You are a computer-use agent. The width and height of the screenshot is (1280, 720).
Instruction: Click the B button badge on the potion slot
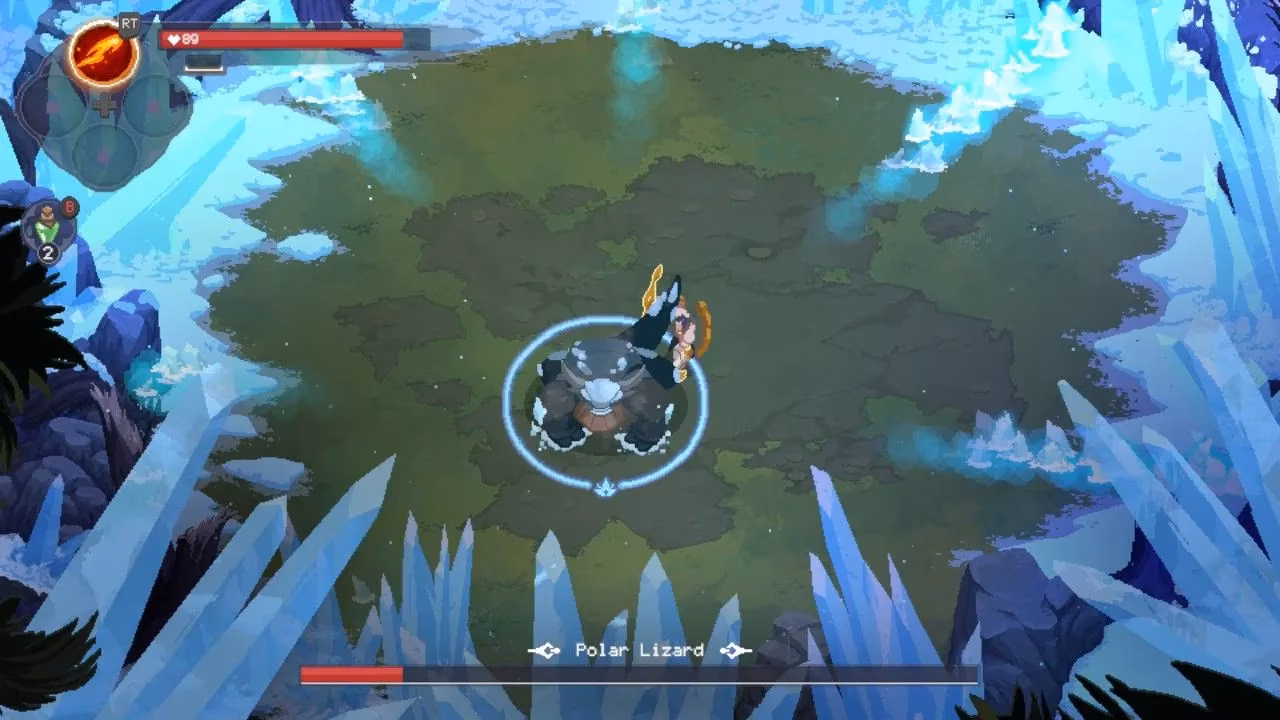pyautogui.click(x=68, y=206)
